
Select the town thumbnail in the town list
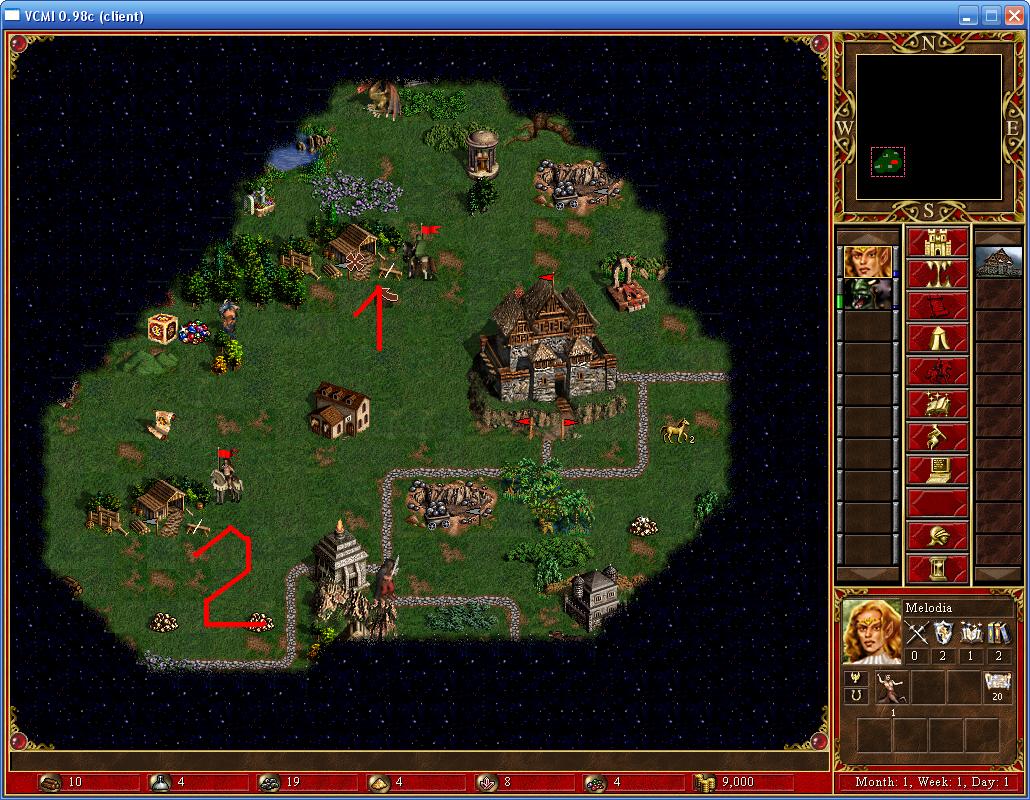997,262
